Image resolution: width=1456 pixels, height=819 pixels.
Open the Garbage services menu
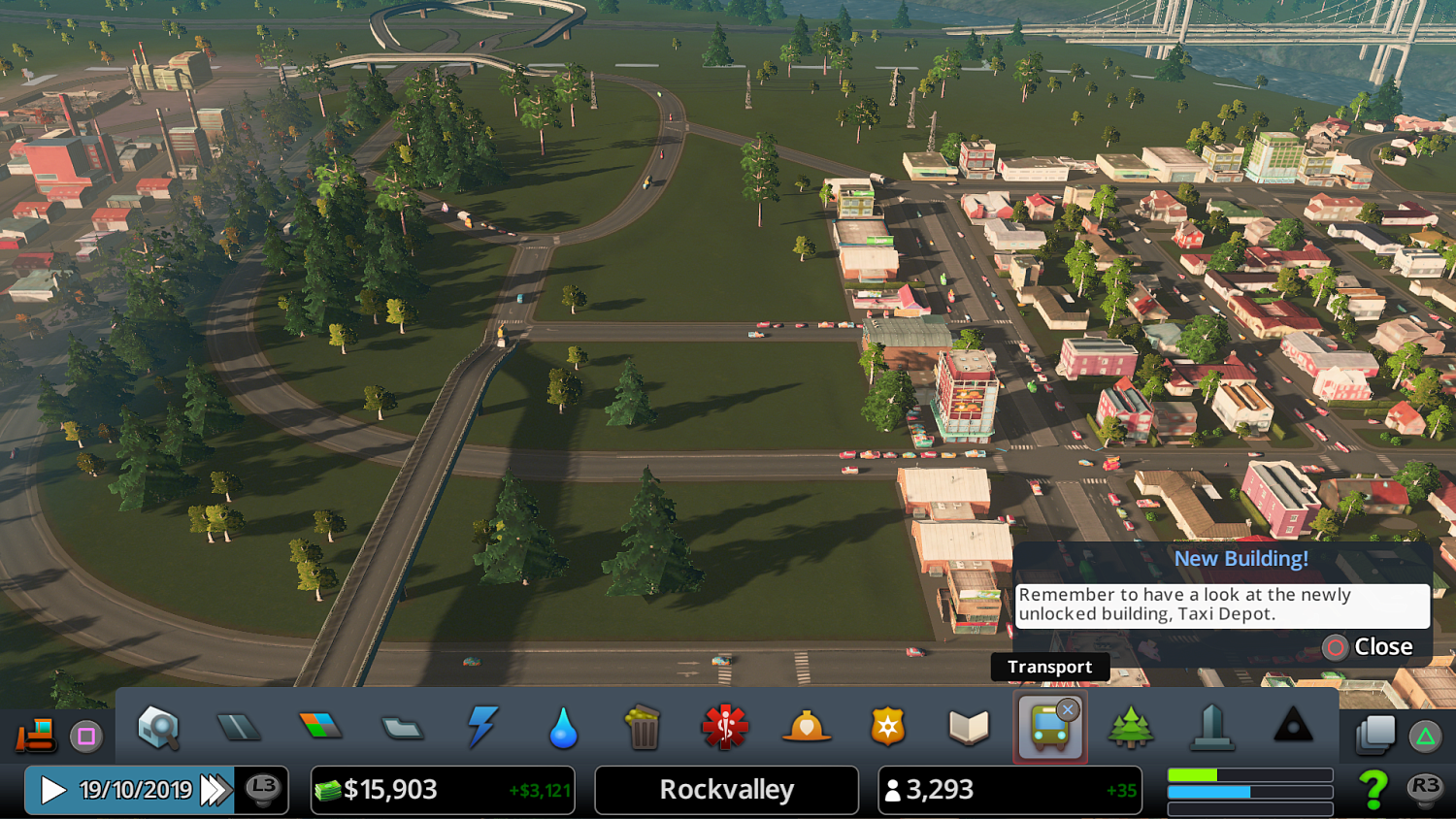644,726
